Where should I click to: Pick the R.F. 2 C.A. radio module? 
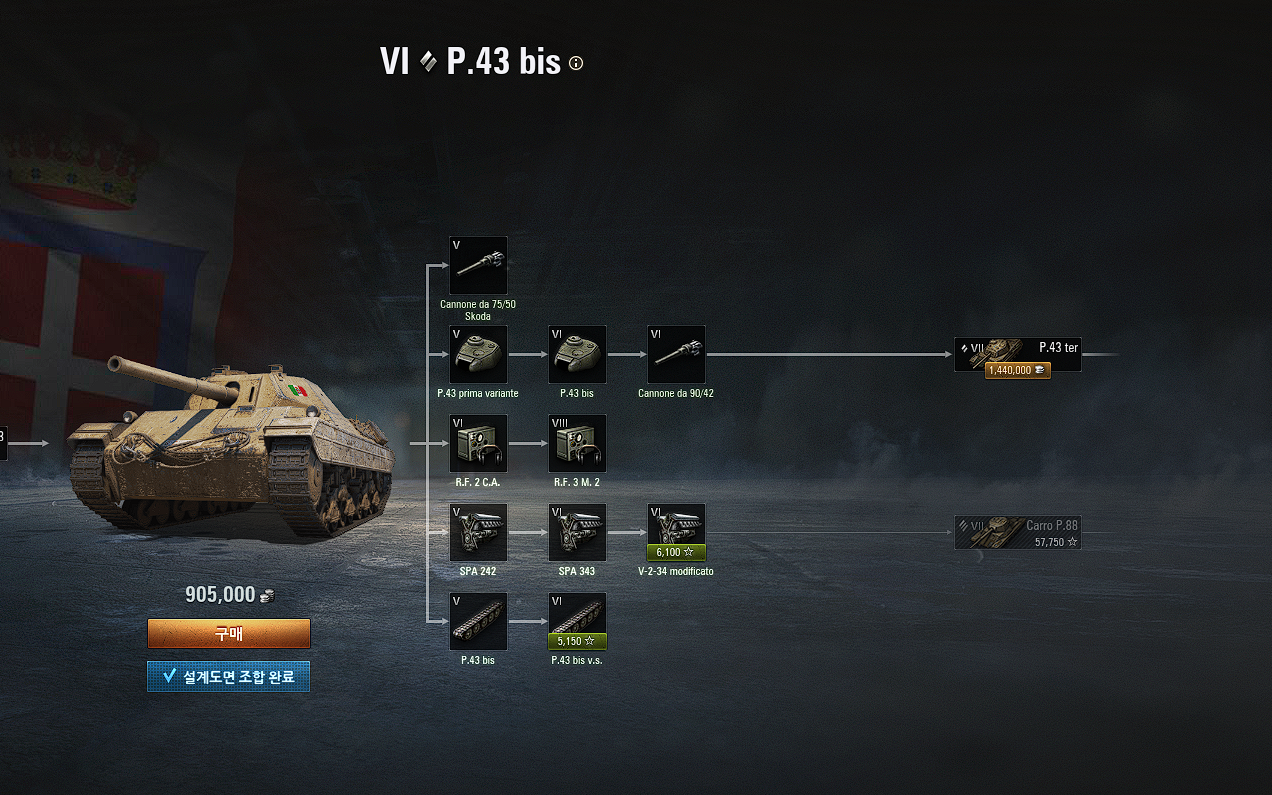click(x=478, y=443)
